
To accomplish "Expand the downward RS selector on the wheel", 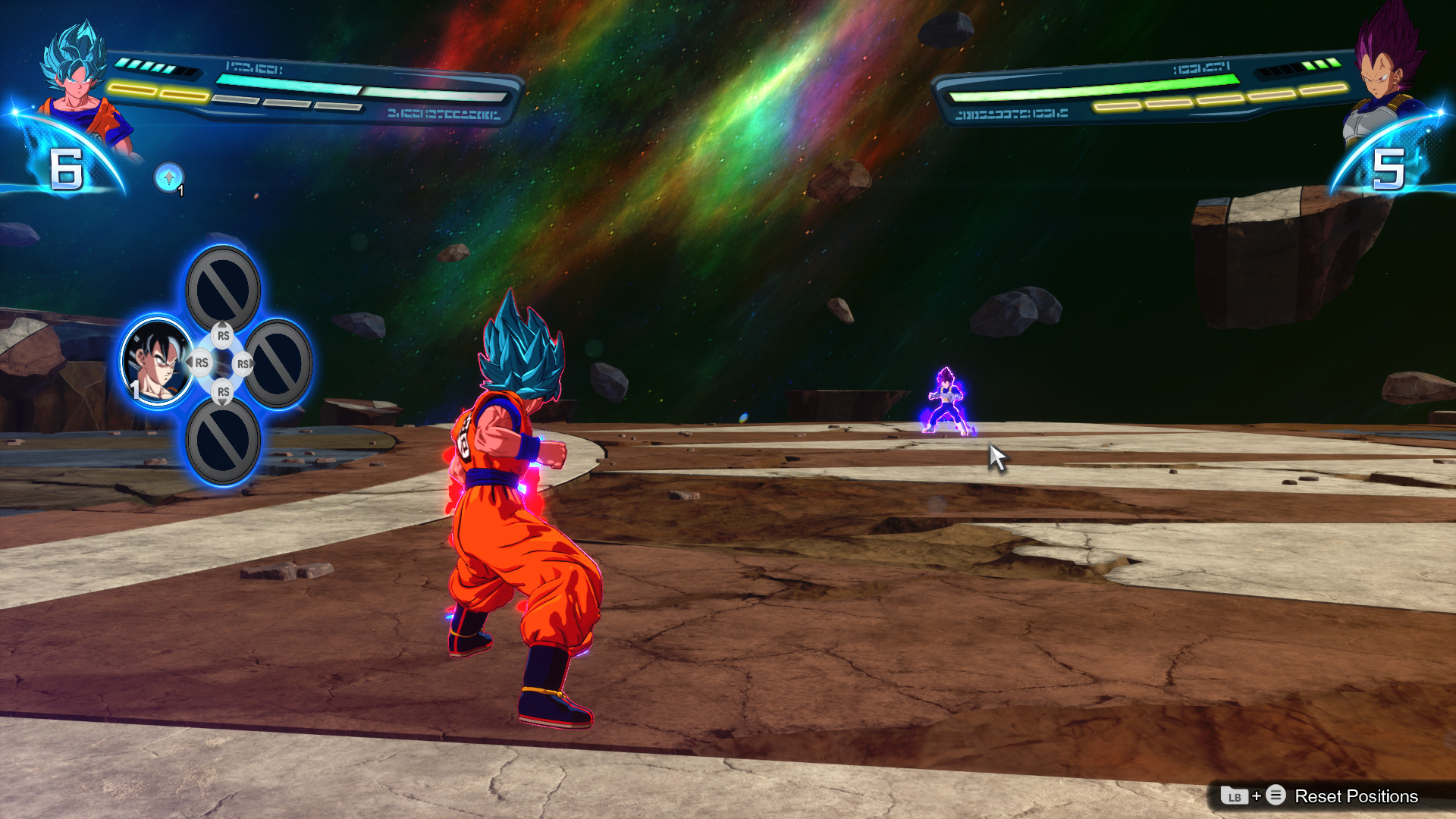I will 222,392.
